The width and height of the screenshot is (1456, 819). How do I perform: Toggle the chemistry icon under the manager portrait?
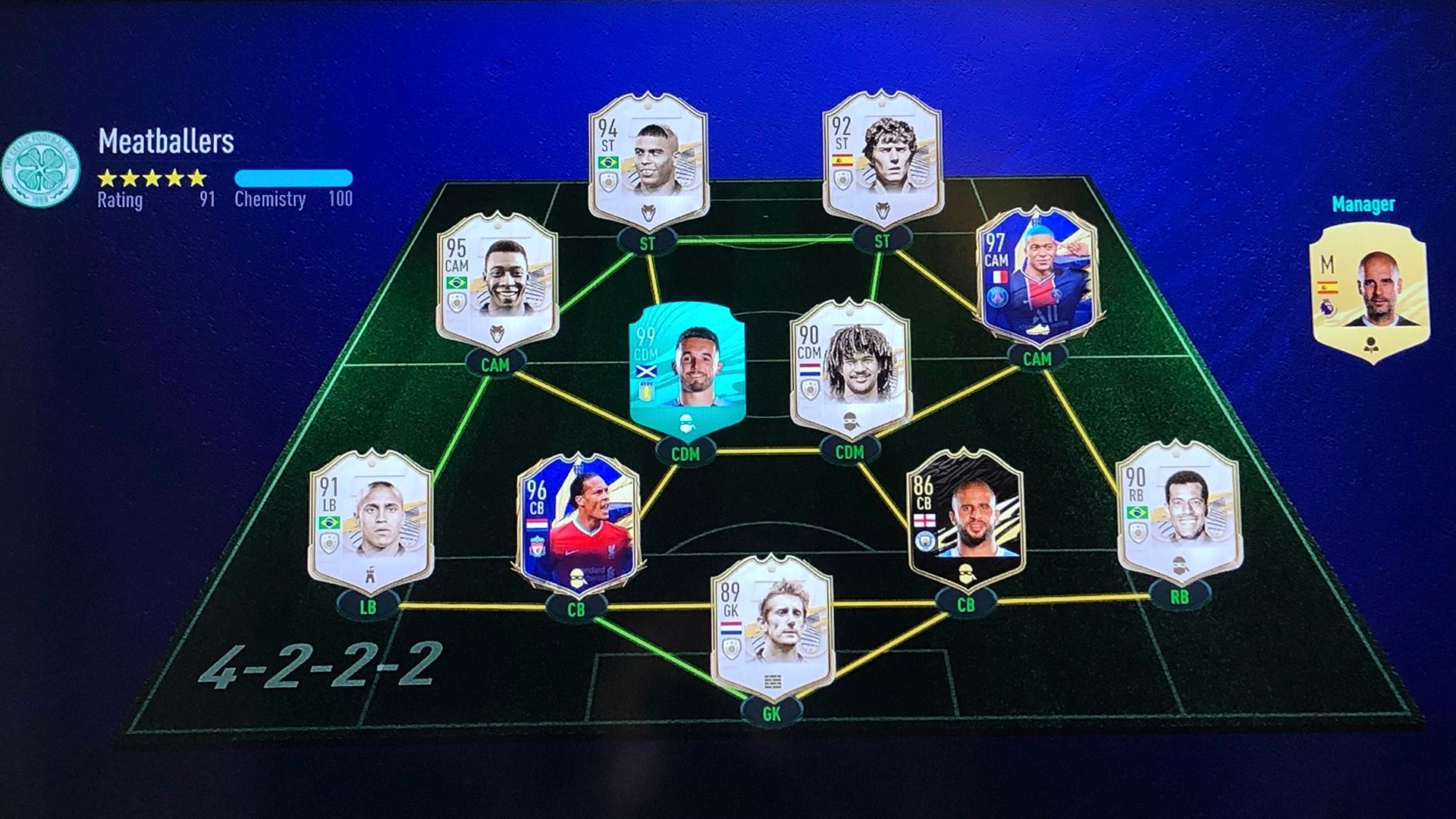coord(1371,345)
